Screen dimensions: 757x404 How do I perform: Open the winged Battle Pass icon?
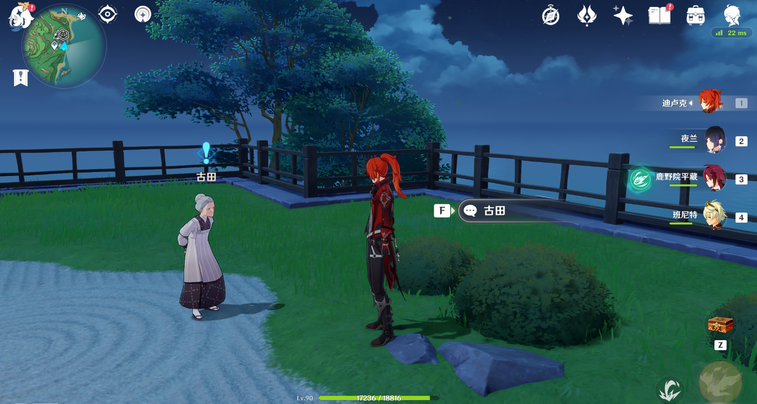pyautogui.click(x=587, y=16)
